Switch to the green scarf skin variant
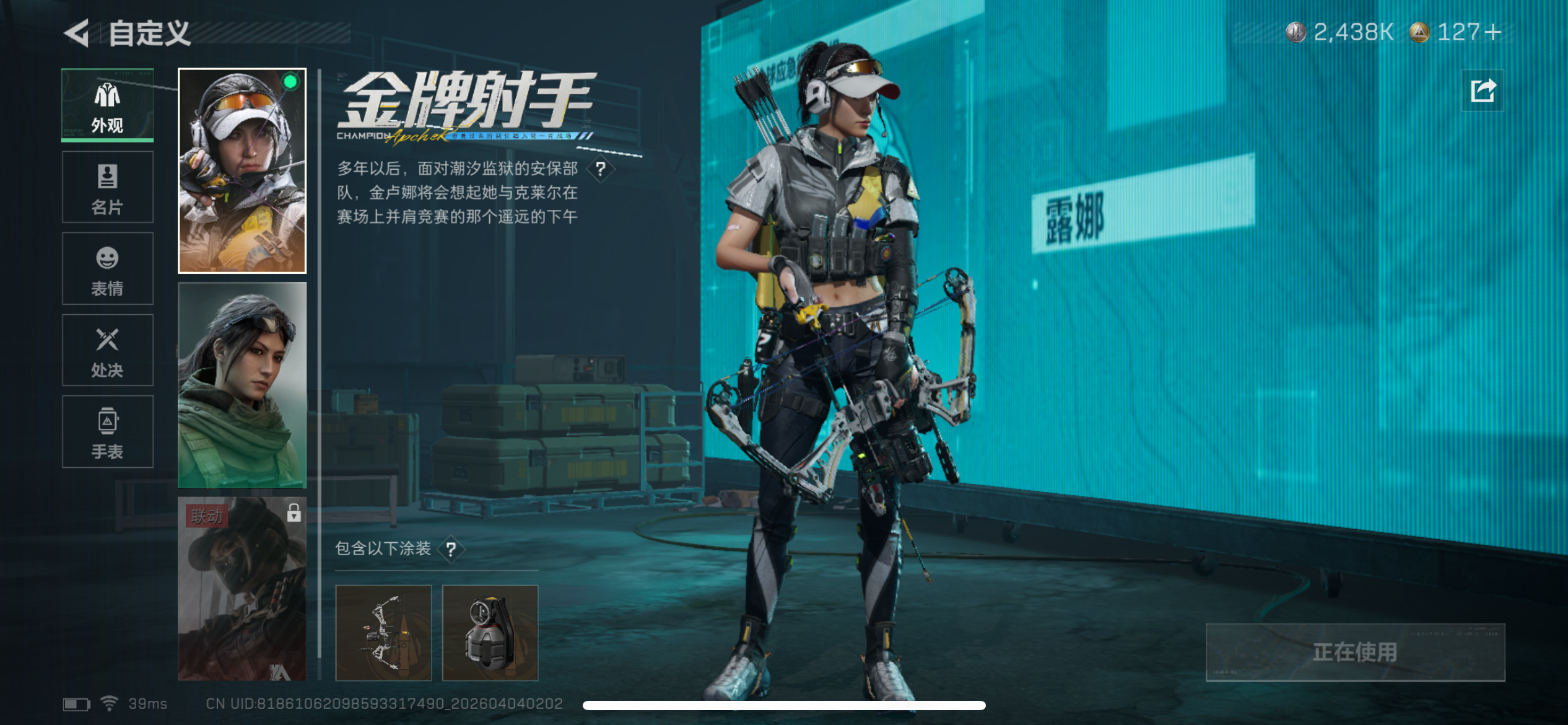The height and width of the screenshot is (725, 1568). pos(241,384)
